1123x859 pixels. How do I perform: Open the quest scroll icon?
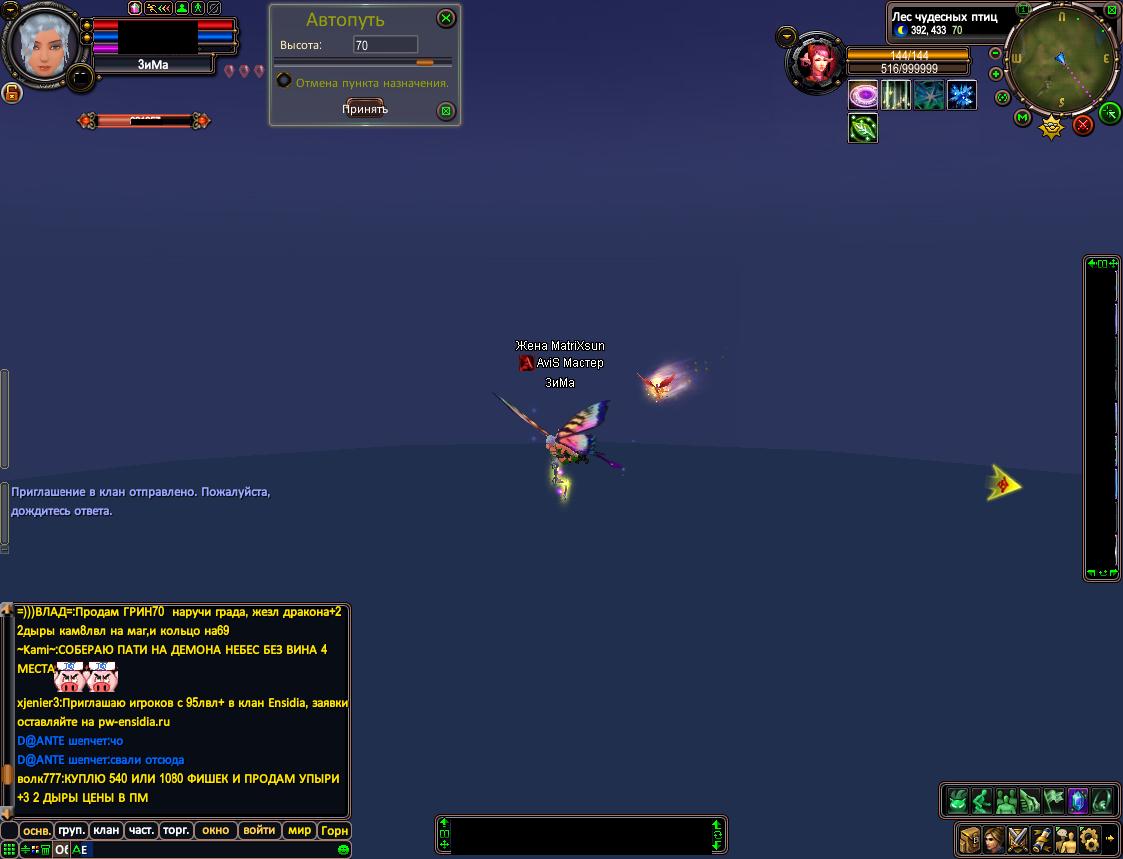(1042, 838)
